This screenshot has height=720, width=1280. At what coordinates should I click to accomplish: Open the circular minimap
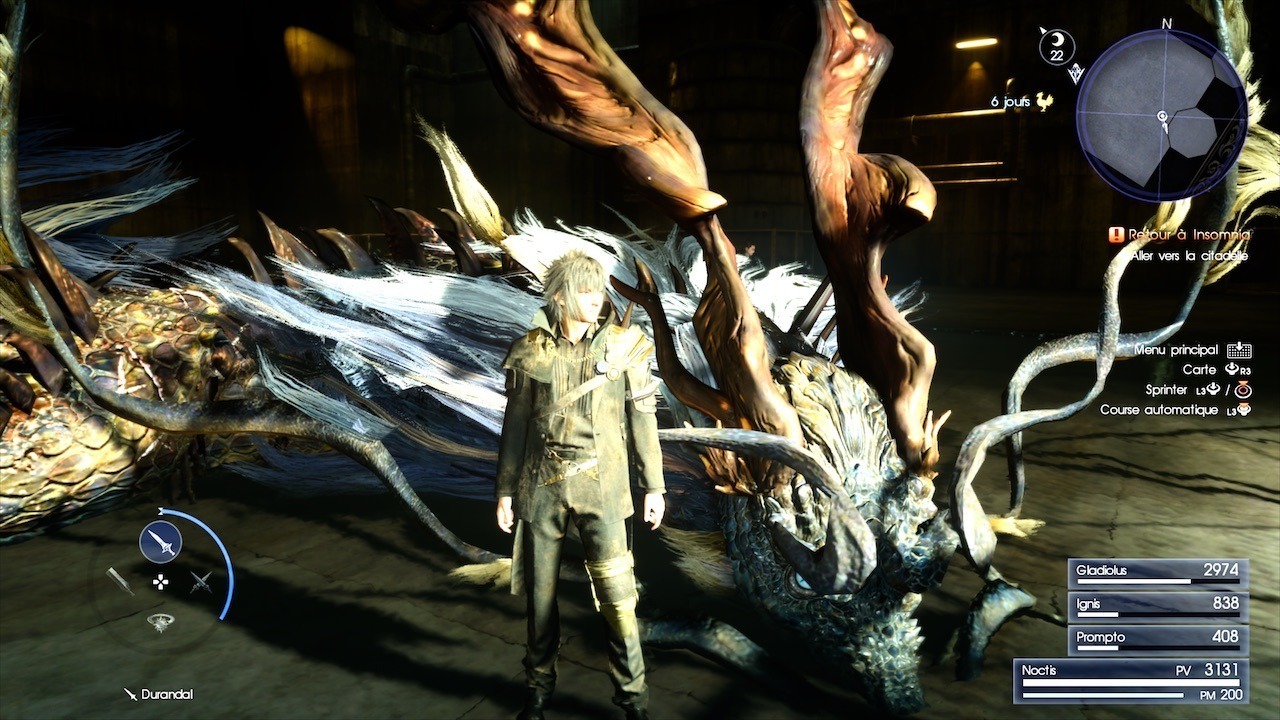click(x=1161, y=115)
